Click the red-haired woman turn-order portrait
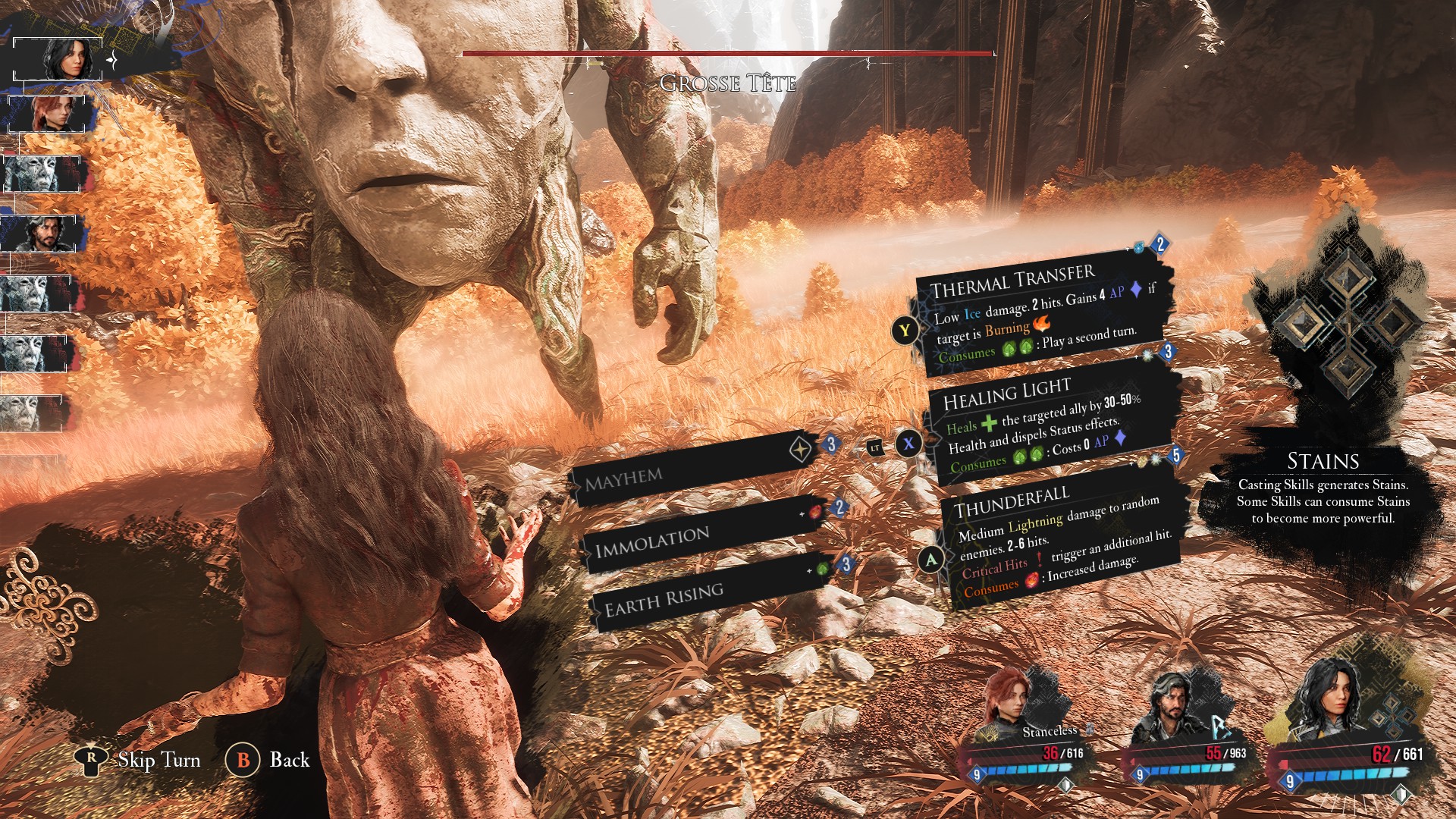1456x819 pixels. point(52,115)
